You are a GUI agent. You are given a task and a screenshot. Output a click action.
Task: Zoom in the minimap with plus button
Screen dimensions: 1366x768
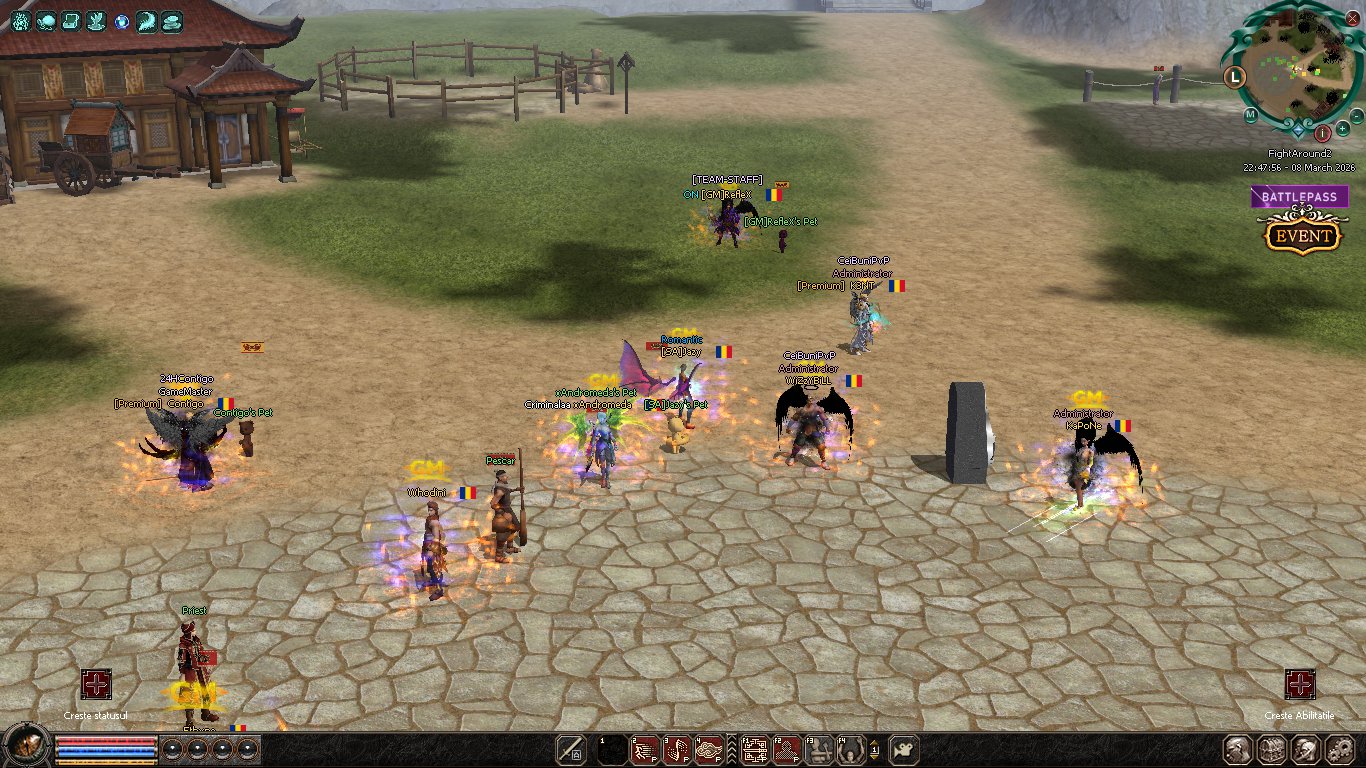tap(1342, 129)
